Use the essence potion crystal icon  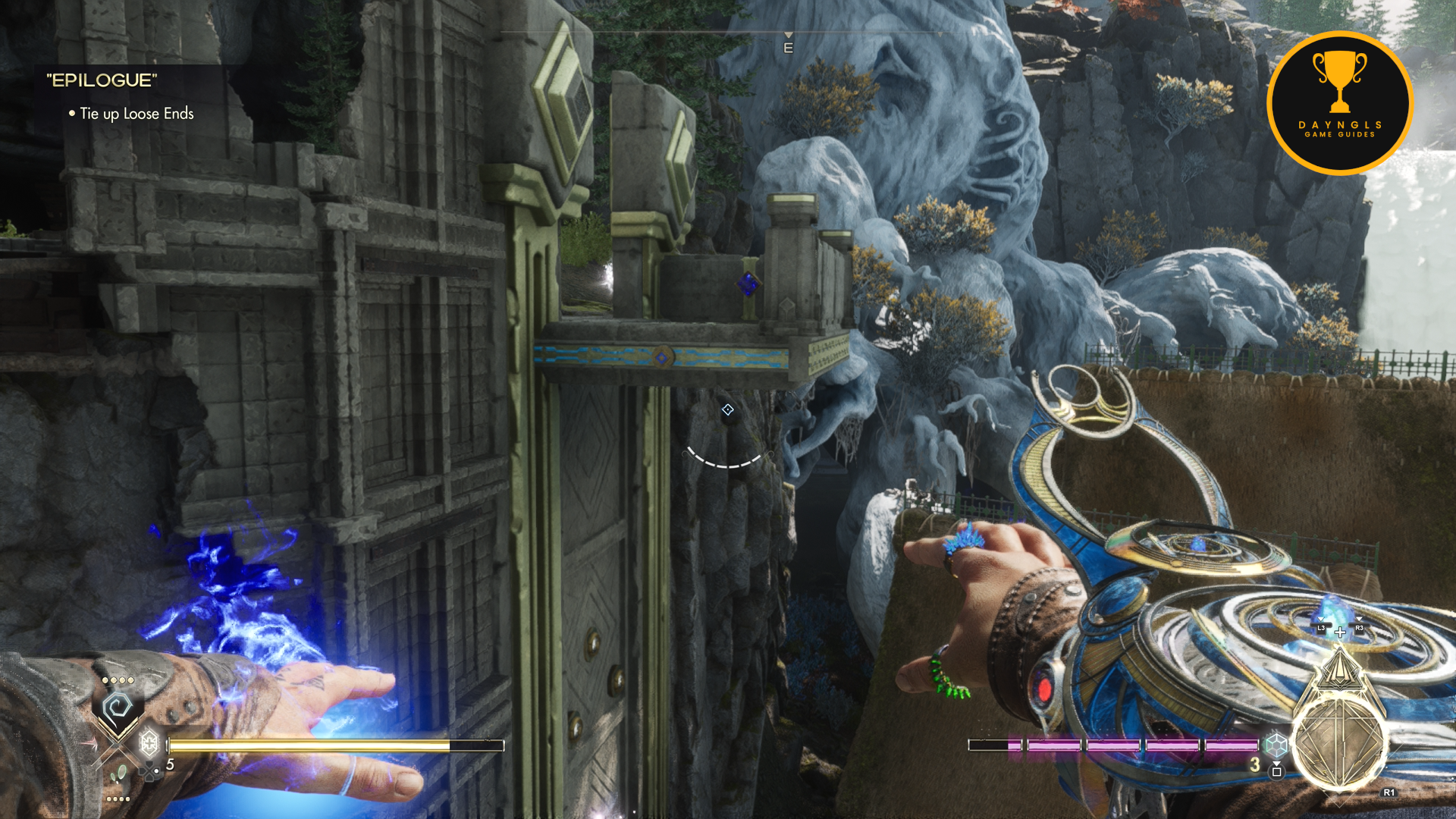click(x=1276, y=745)
